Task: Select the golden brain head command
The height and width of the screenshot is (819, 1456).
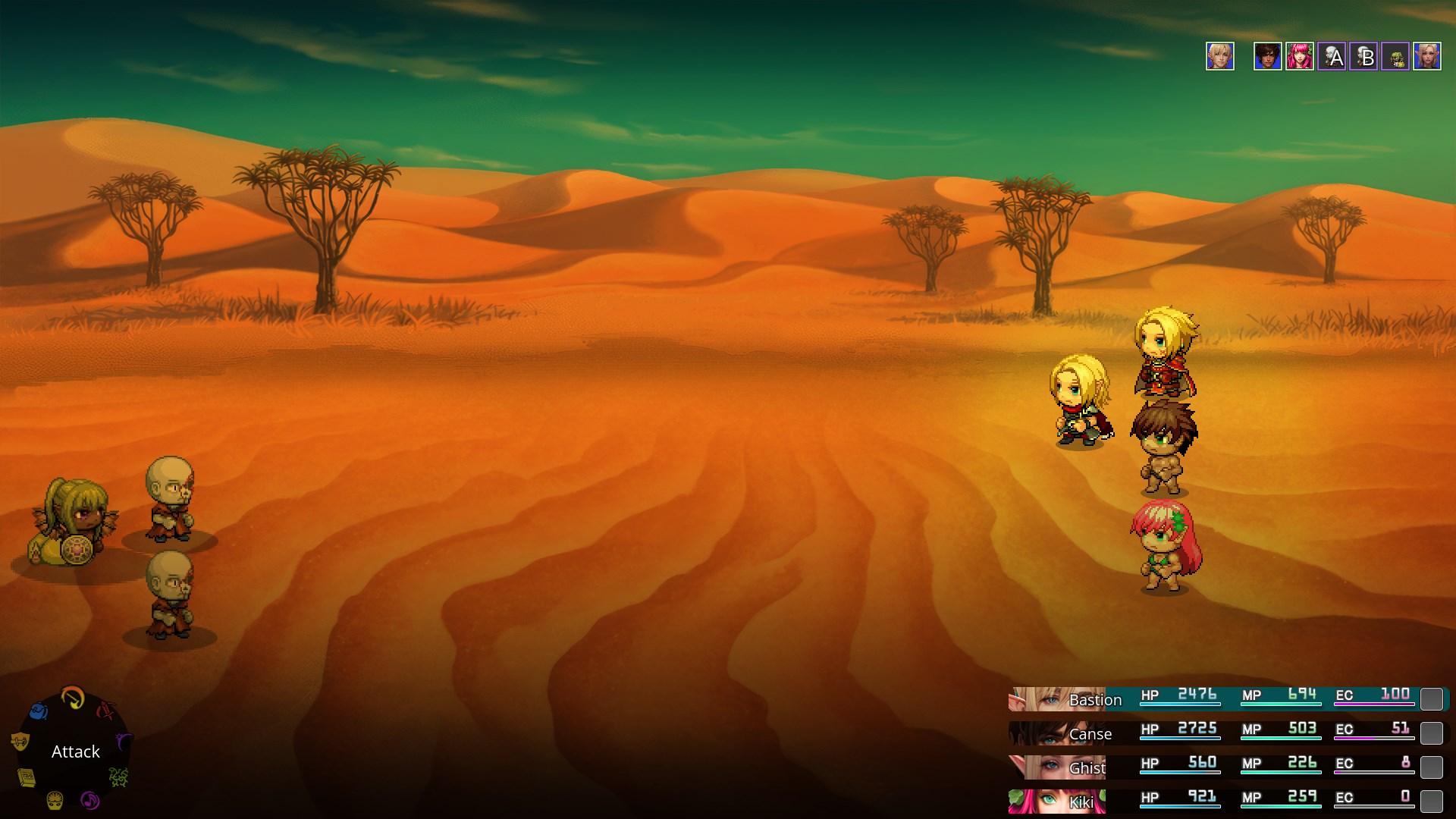Action: coord(55,800)
